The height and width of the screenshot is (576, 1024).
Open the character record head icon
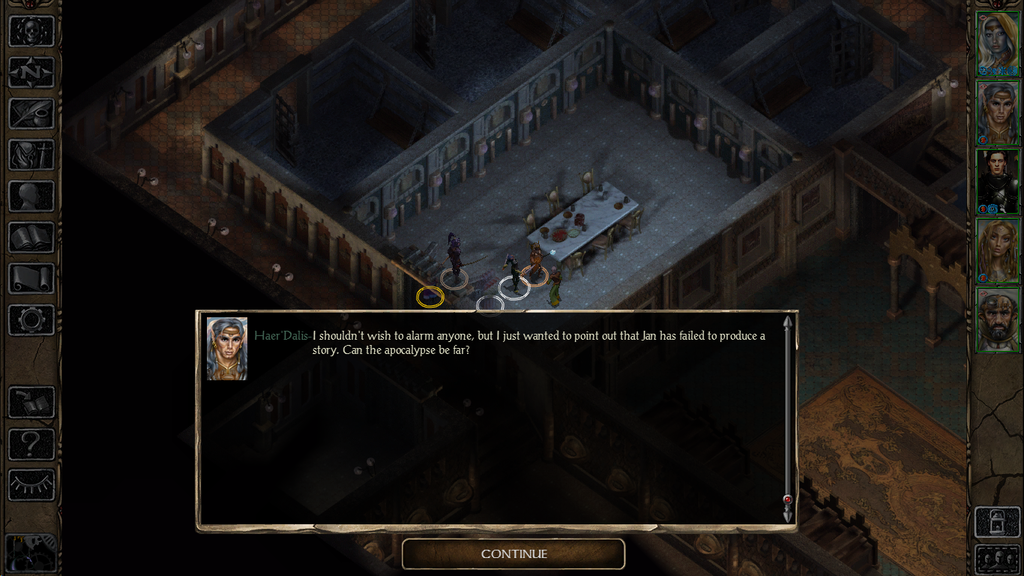pyautogui.click(x=31, y=196)
